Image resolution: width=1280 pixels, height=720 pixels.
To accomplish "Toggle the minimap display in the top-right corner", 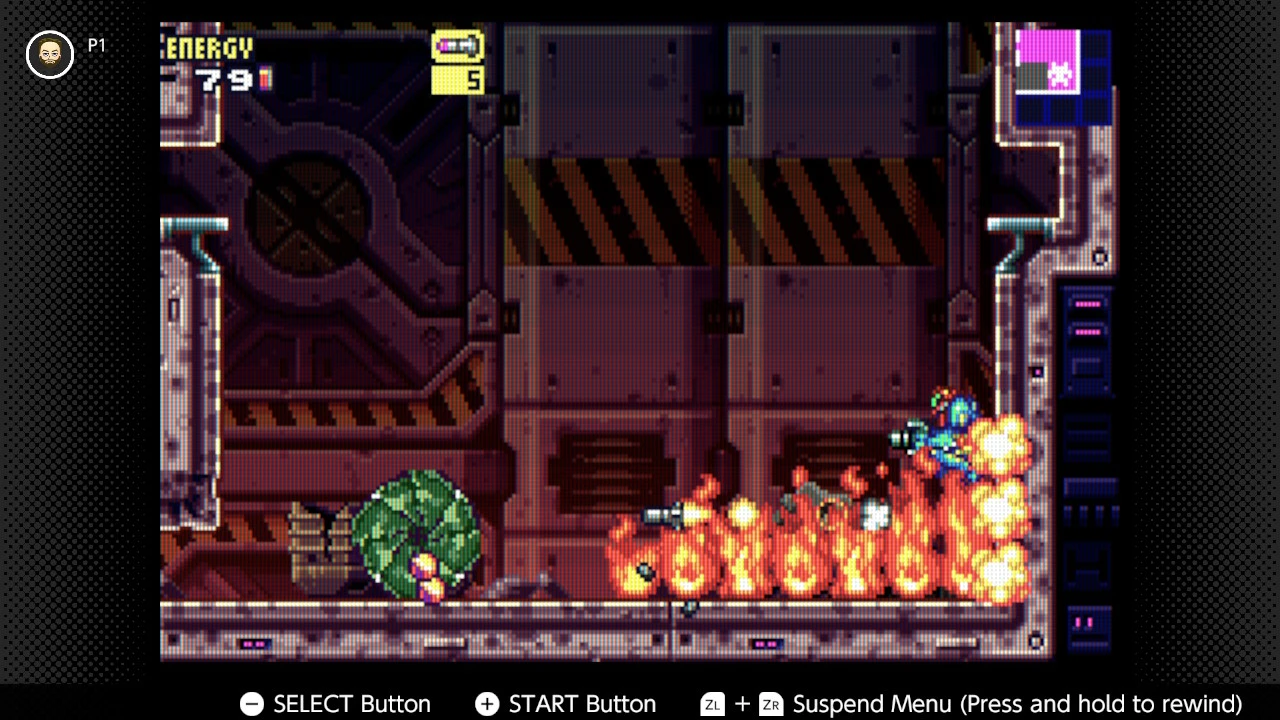I will 1063,75.
